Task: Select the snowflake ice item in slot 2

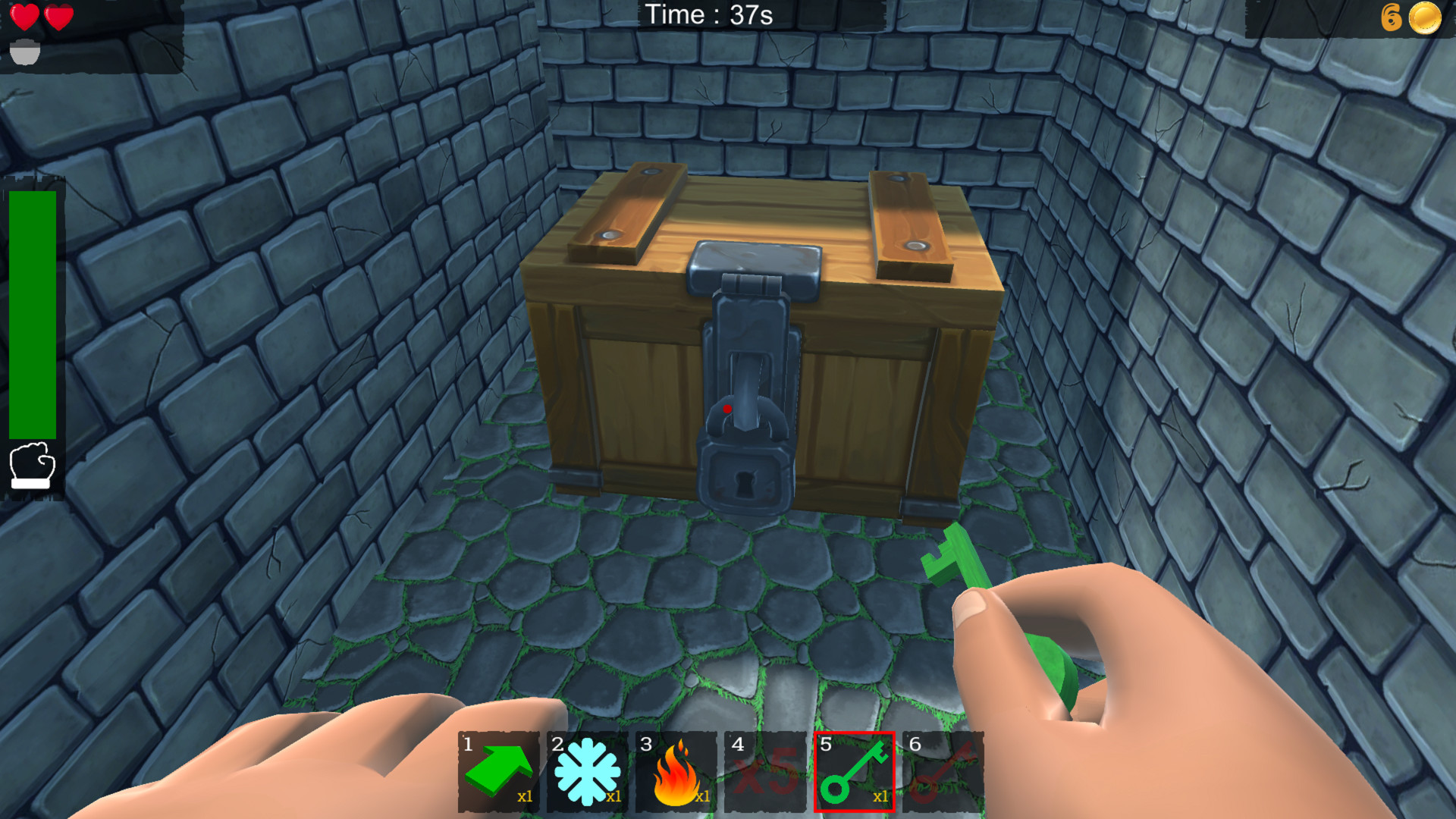Action: pos(586,770)
